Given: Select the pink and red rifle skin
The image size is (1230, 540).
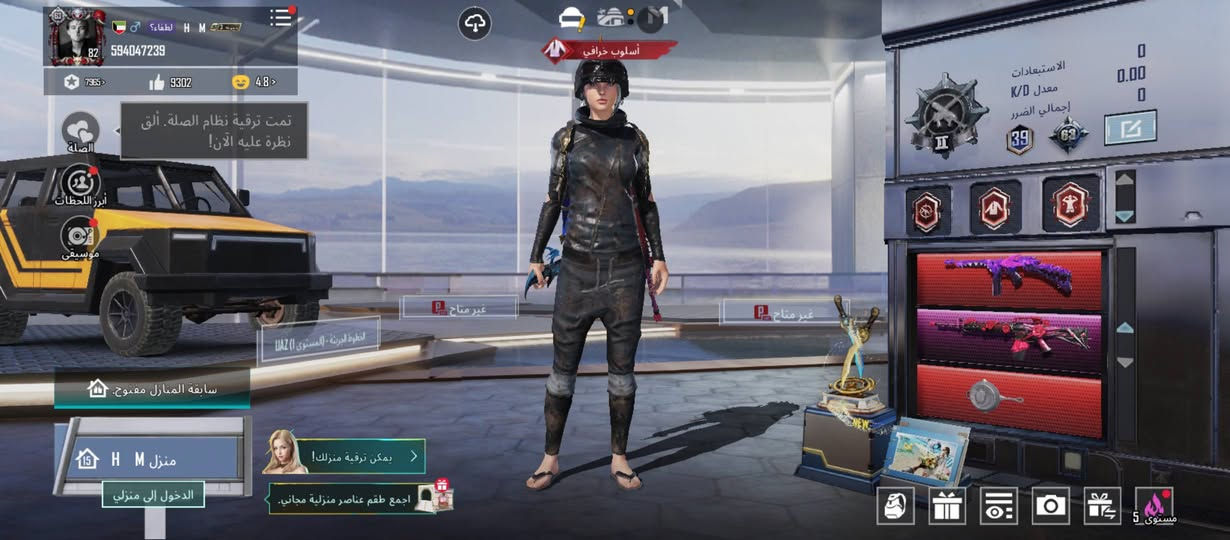Looking at the screenshot, I should point(1009,337).
